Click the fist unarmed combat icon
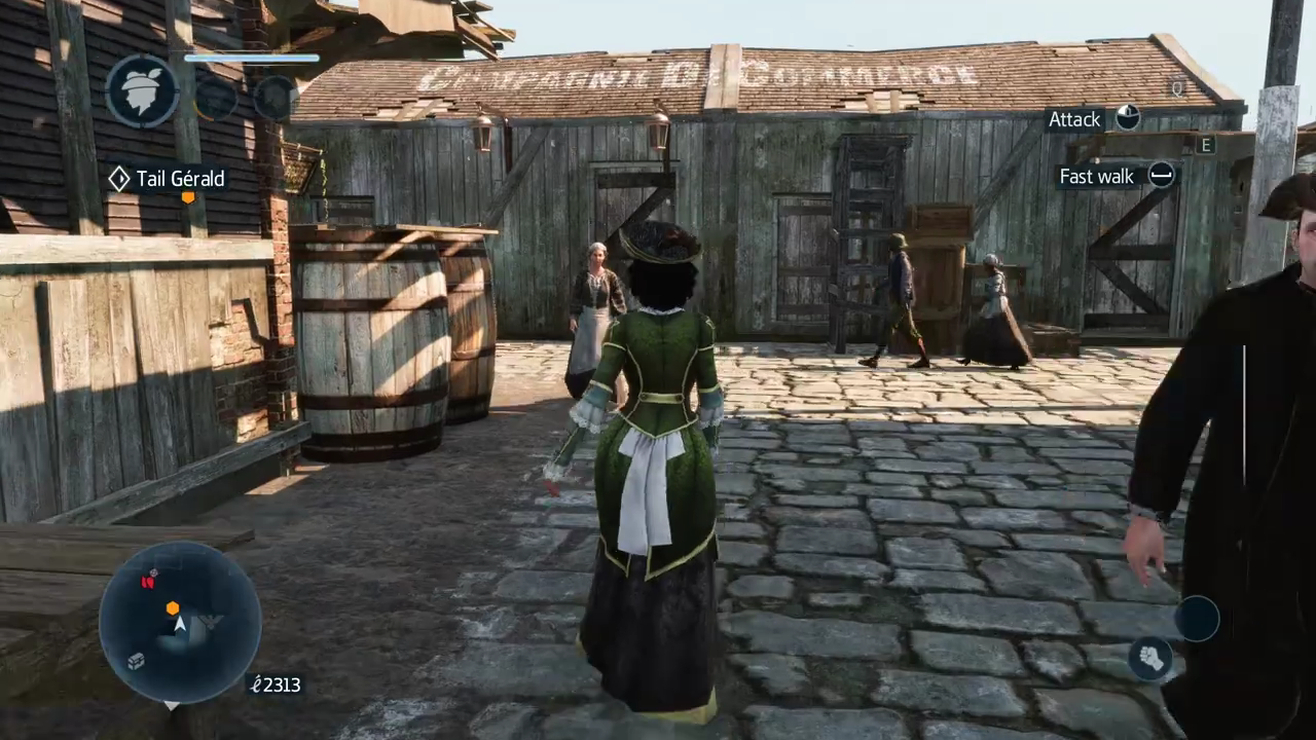 [x=1152, y=658]
